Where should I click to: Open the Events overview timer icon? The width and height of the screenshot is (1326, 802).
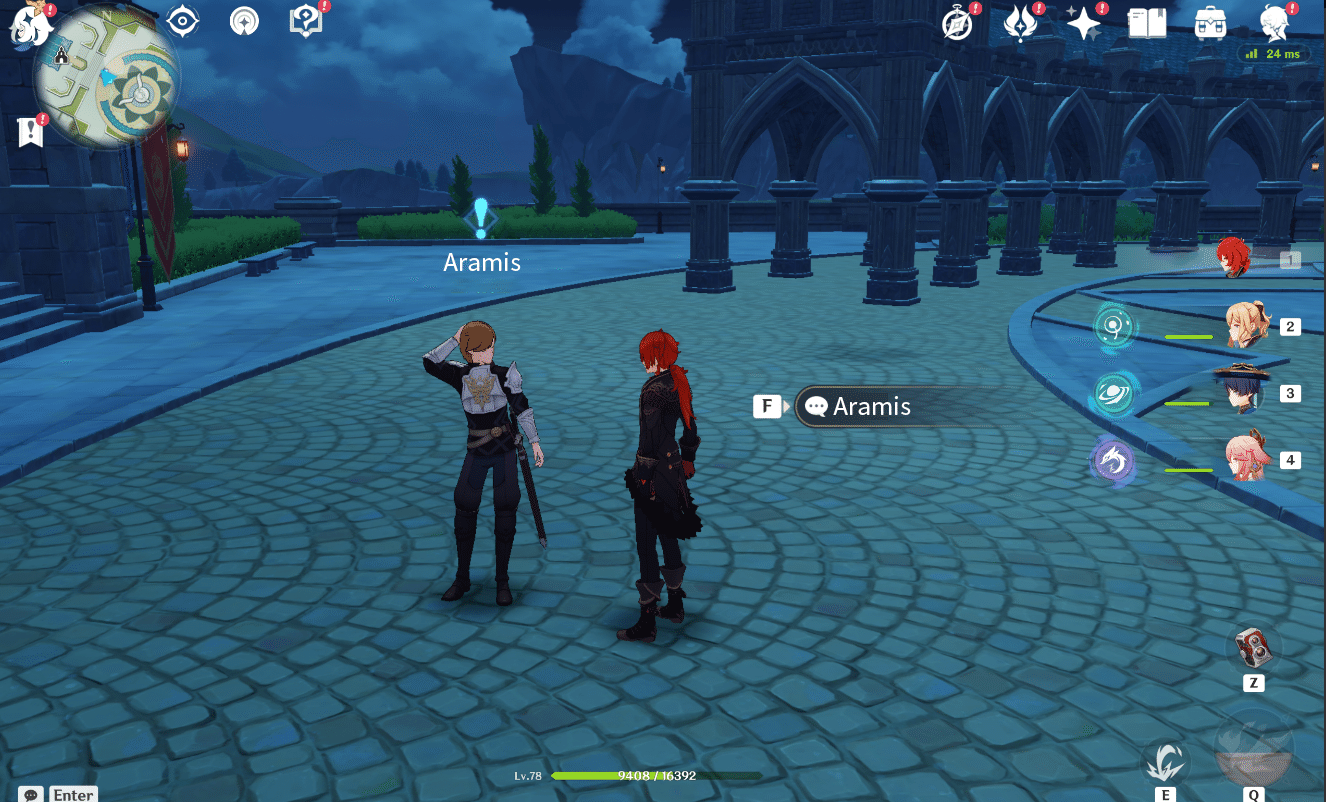click(957, 22)
